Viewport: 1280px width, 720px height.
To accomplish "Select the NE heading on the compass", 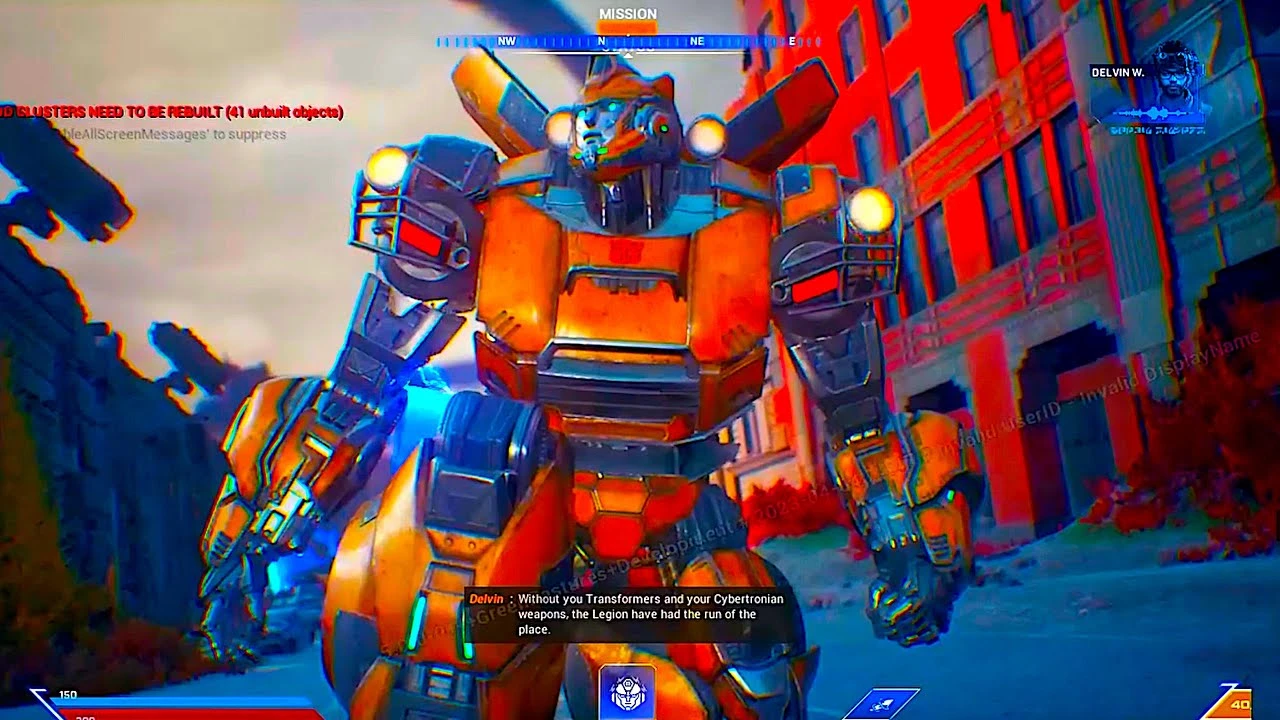I will (698, 41).
